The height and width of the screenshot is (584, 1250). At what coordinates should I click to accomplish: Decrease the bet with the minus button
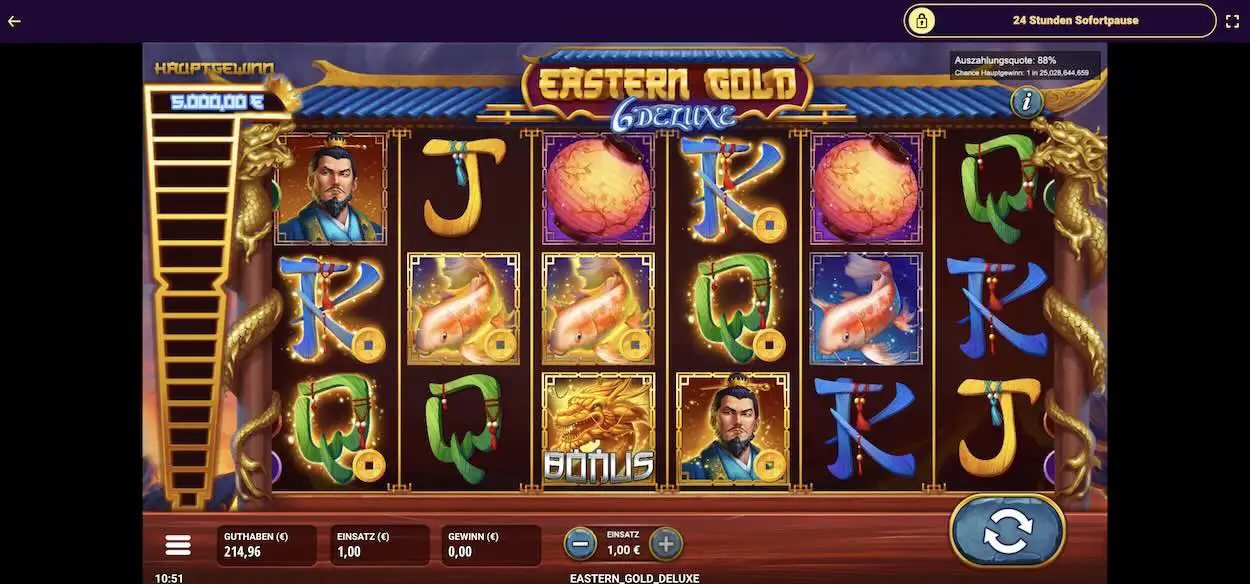pyautogui.click(x=580, y=544)
